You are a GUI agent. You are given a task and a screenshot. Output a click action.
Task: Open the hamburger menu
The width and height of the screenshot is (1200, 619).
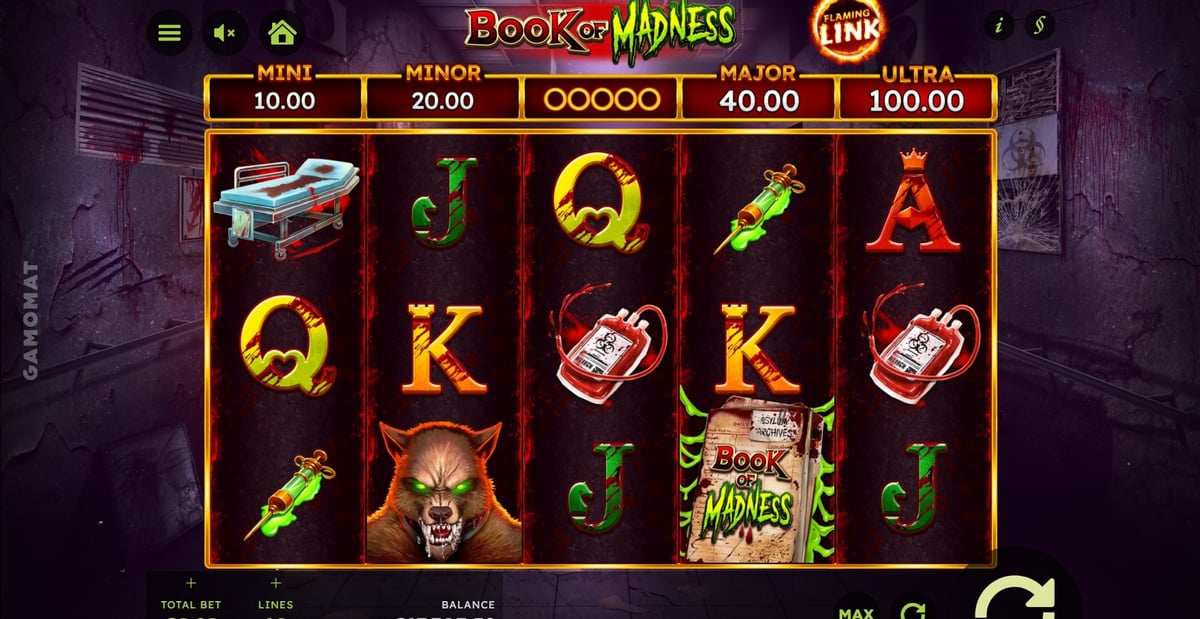(x=169, y=33)
